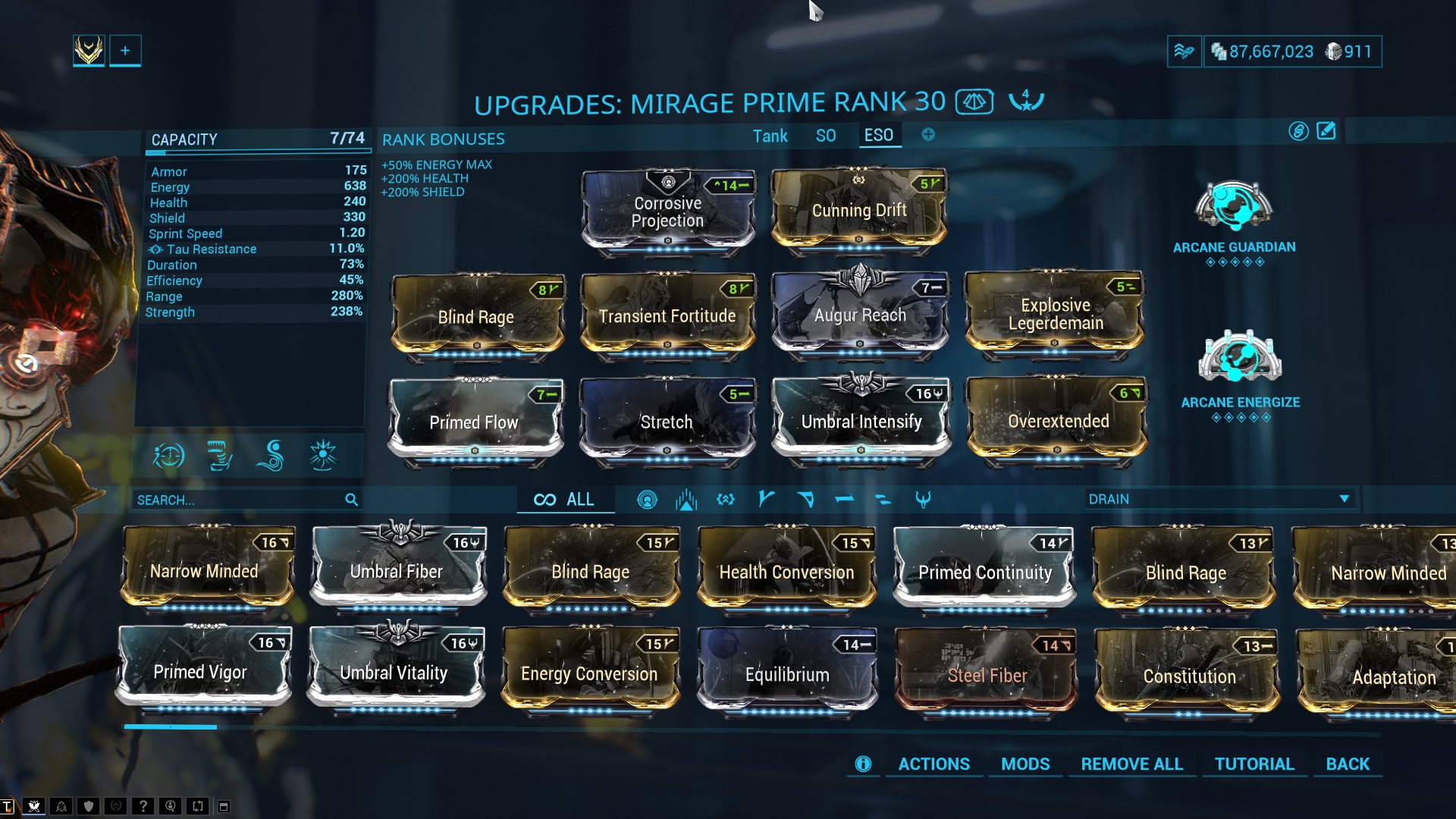Click the equipped Umbral Intensify mod
Screen dimensions: 1456x819
click(x=861, y=421)
